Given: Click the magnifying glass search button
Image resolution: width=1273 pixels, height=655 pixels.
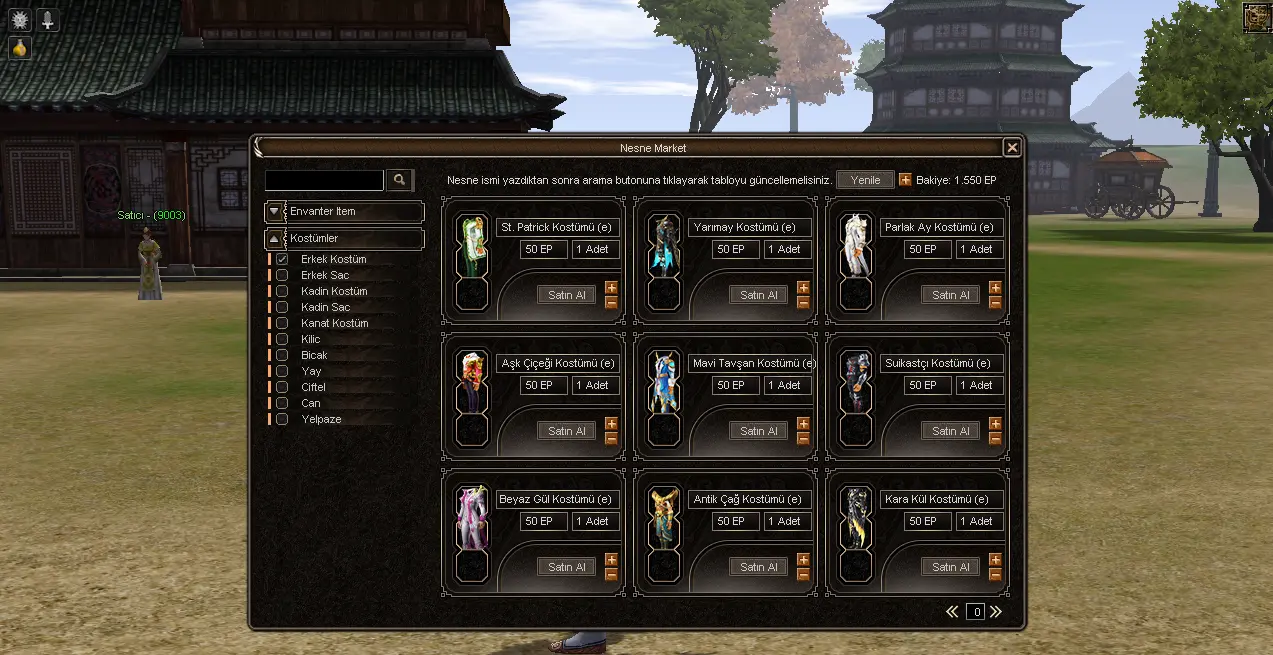Looking at the screenshot, I should point(399,180).
